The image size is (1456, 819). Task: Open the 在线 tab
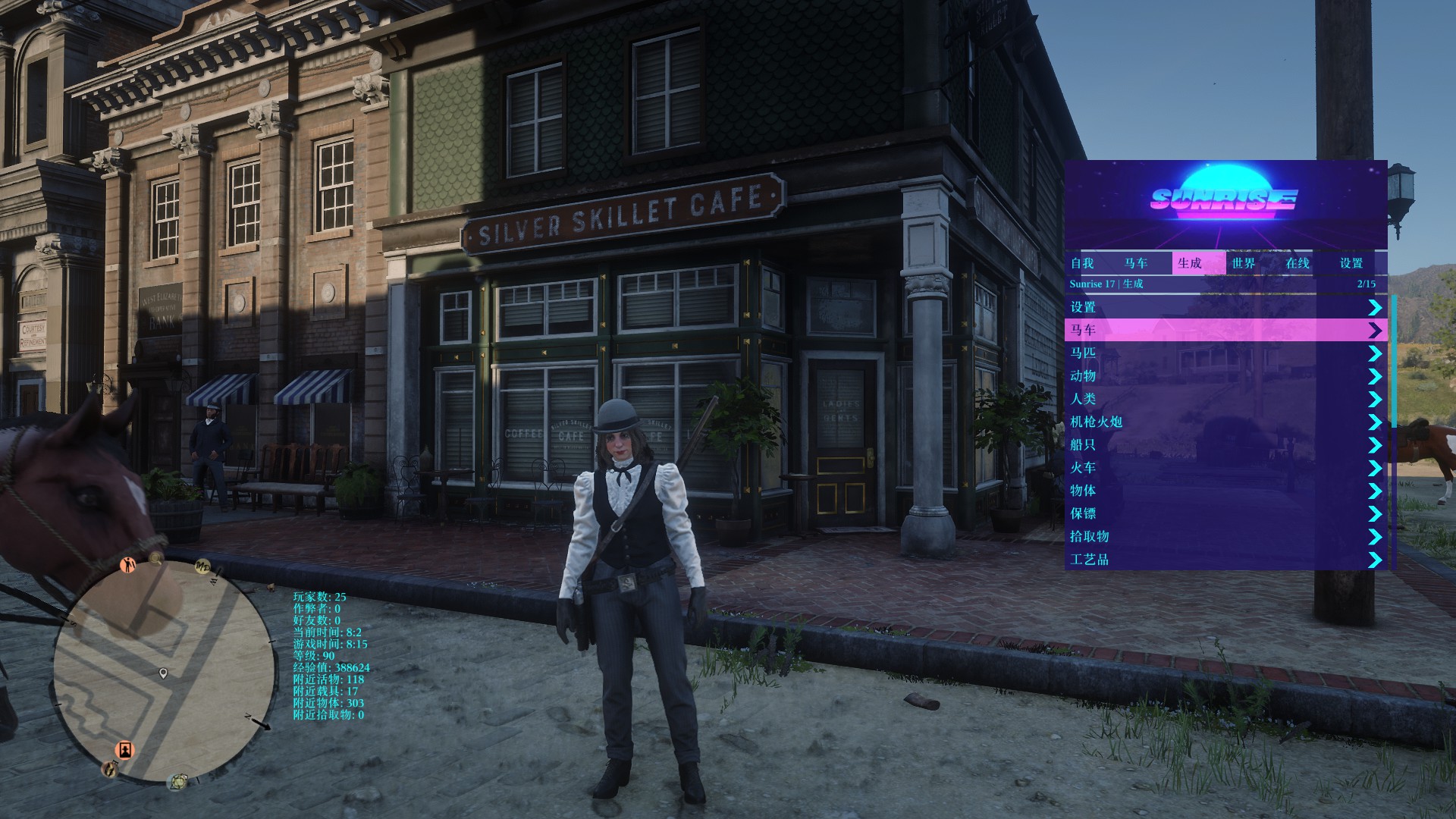1298,263
